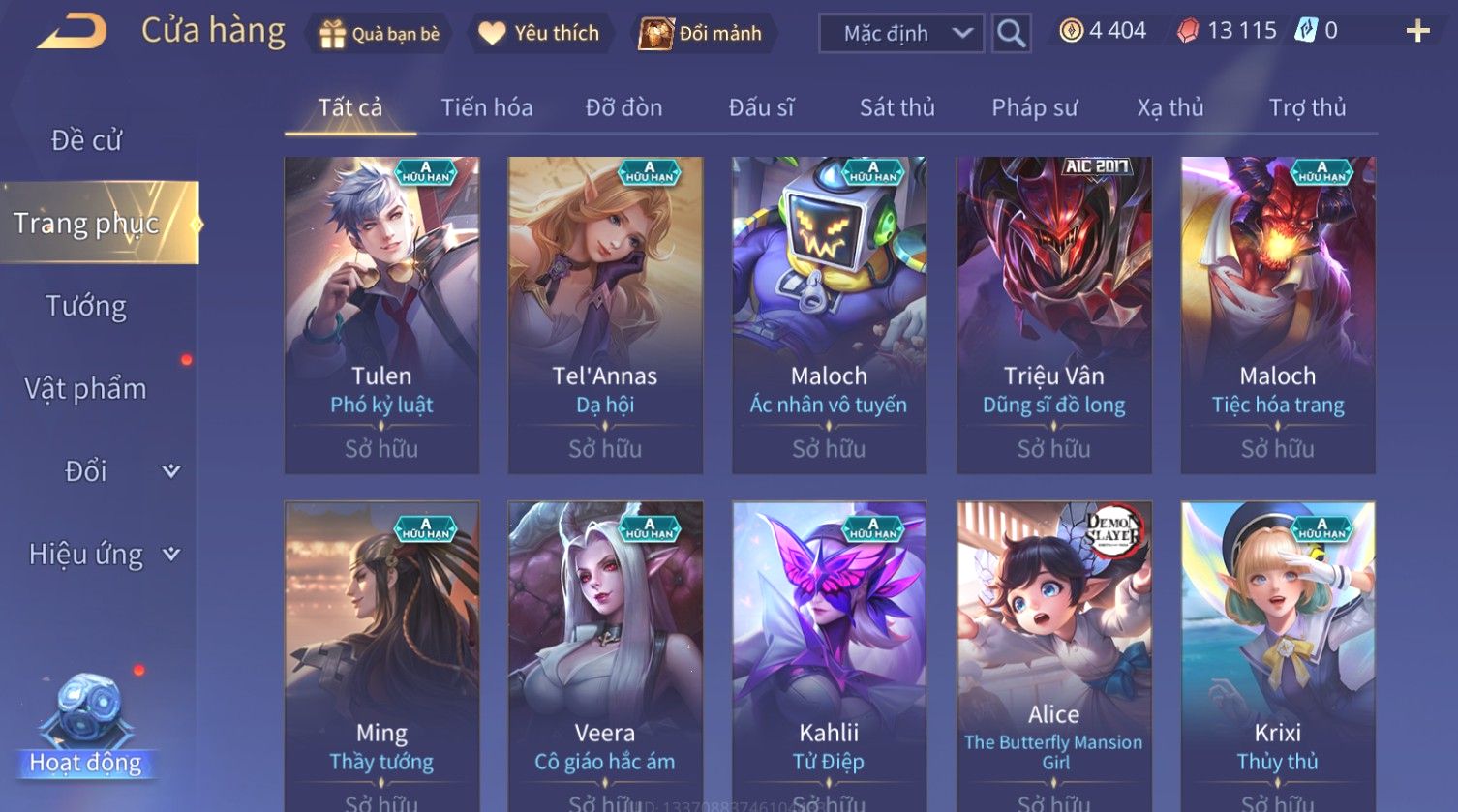Choose Triệu Vân Dũng sĩ đồ long card
The width and height of the screenshot is (1458, 812).
click(x=1053, y=315)
